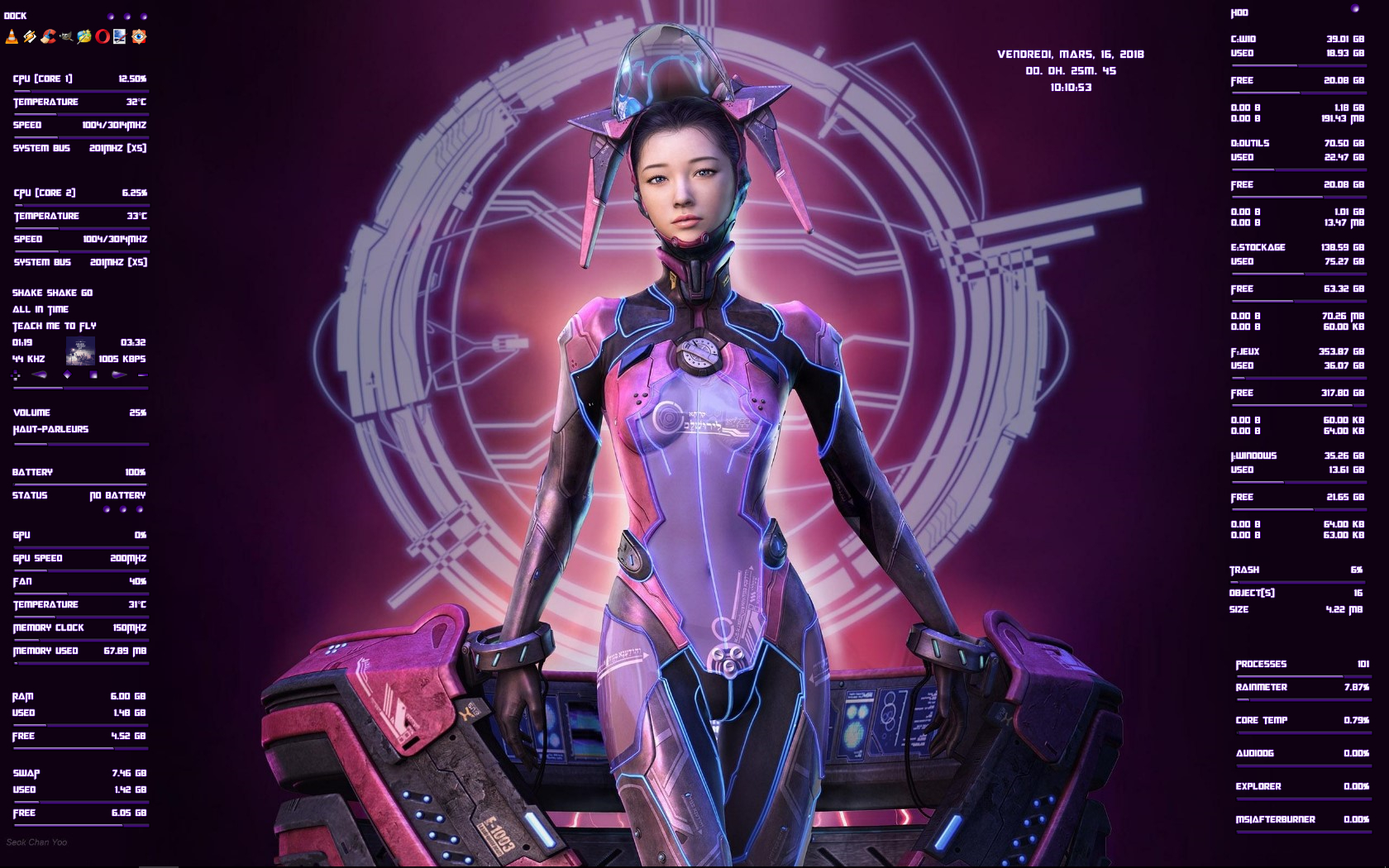This screenshot has height=868, width=1389.
Task: Launch VLC media player from the dock
Action: click(x=12, y=36)
